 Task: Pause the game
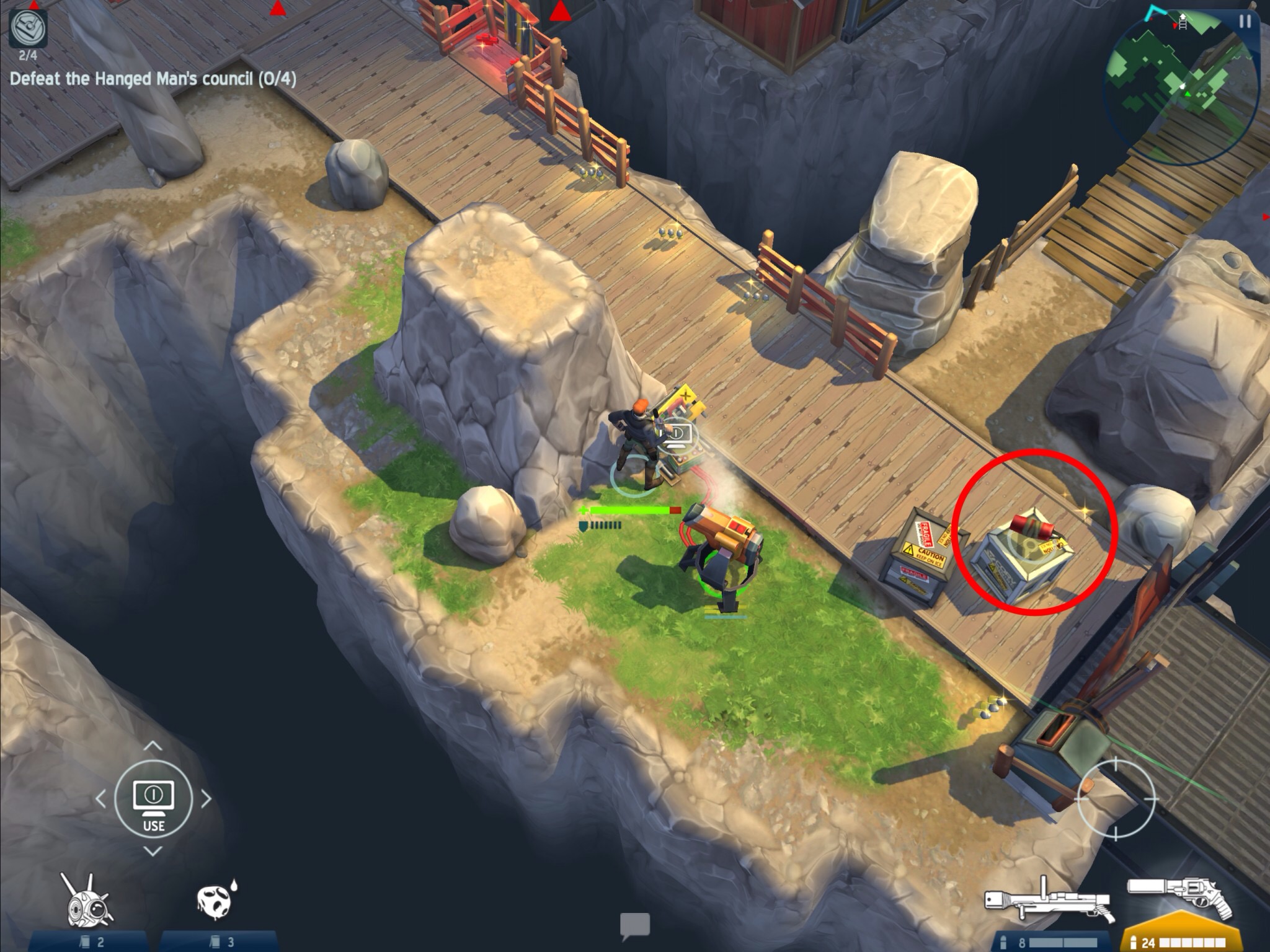tap(1245, 22)
